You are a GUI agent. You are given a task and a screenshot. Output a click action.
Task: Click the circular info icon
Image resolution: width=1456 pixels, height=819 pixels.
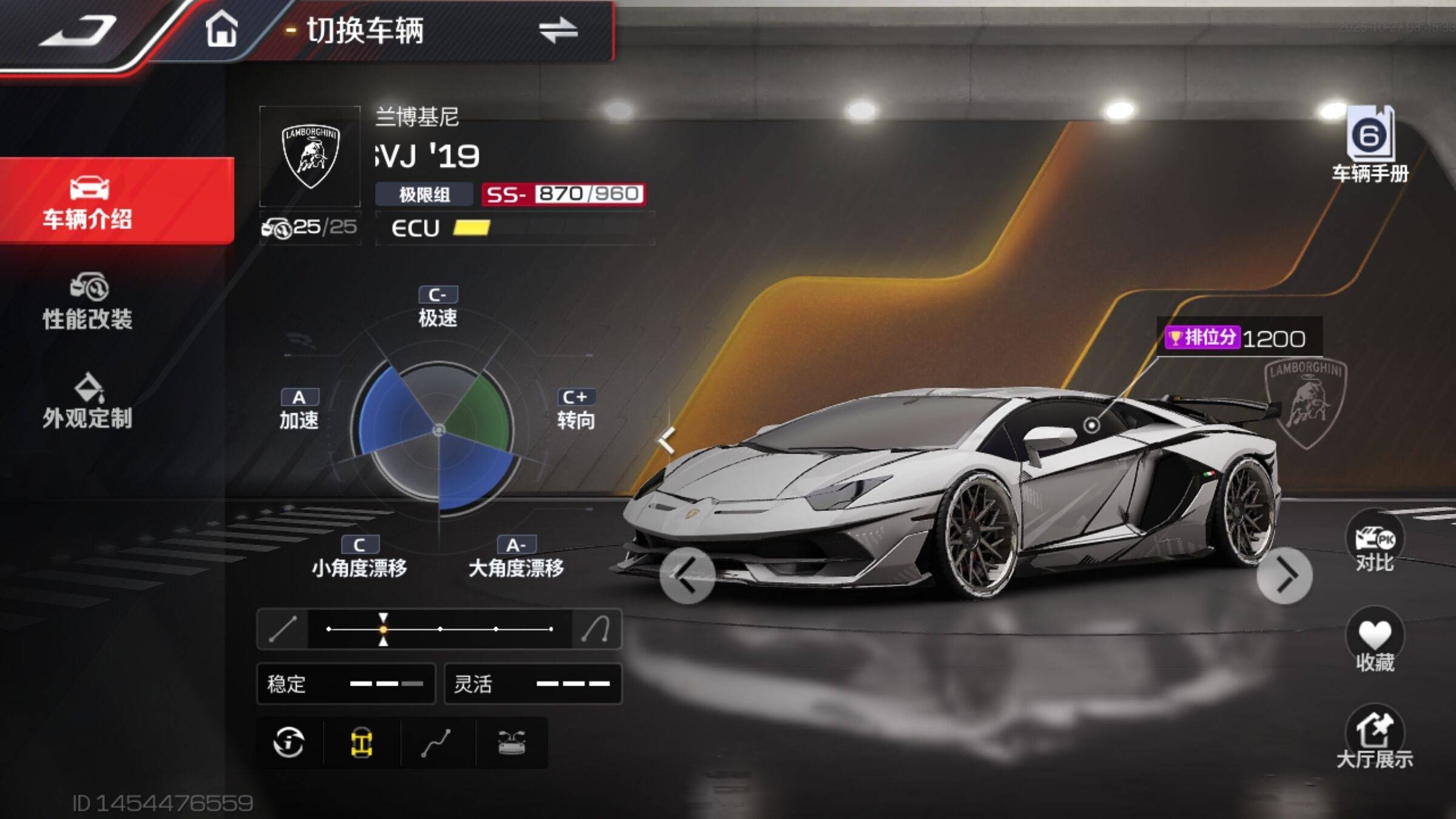click(289, 743)
